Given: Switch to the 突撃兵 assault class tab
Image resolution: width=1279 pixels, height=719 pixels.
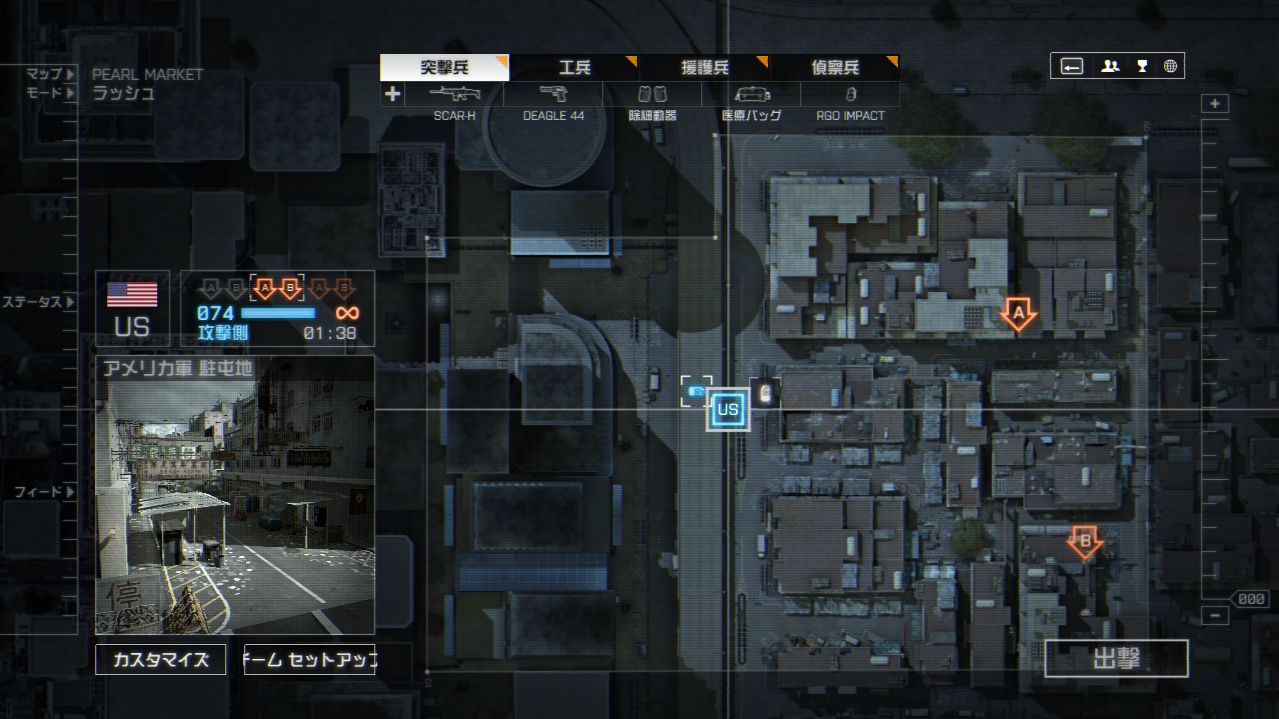Looking at the screenshot, I should (444, 68).
